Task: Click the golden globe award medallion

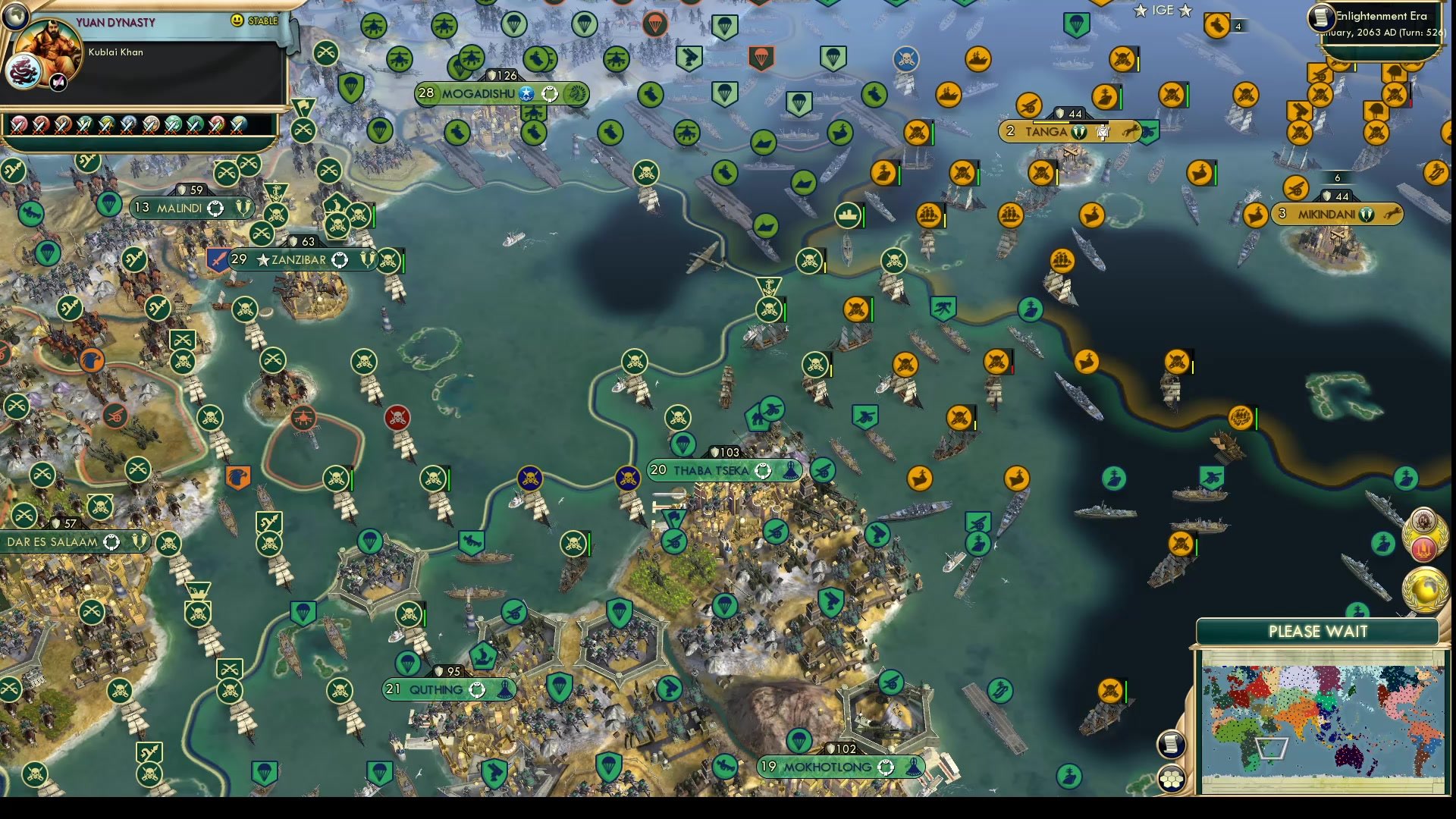Action: point(1425,588)
